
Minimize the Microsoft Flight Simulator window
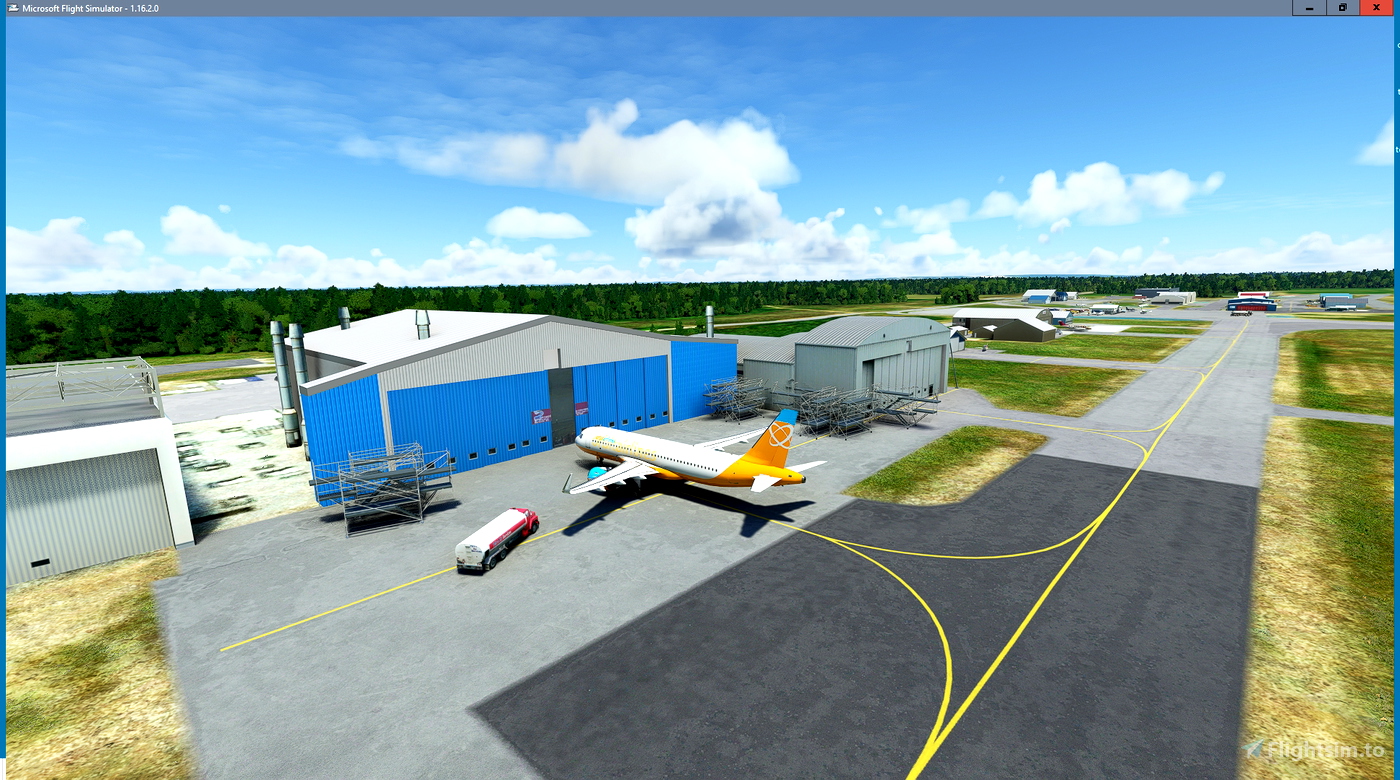point(1308,7)
